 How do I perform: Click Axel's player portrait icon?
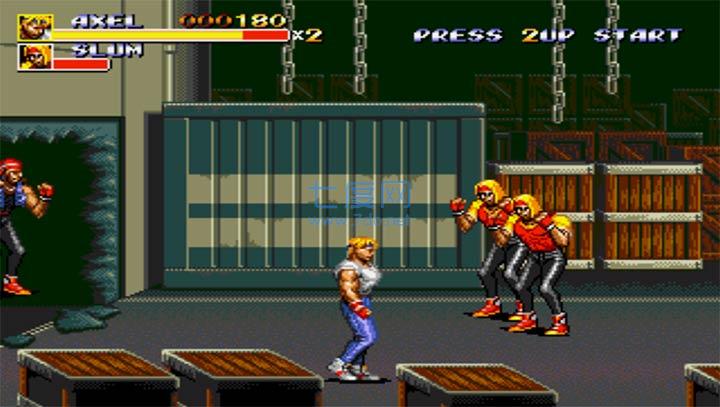coord(35,27)
